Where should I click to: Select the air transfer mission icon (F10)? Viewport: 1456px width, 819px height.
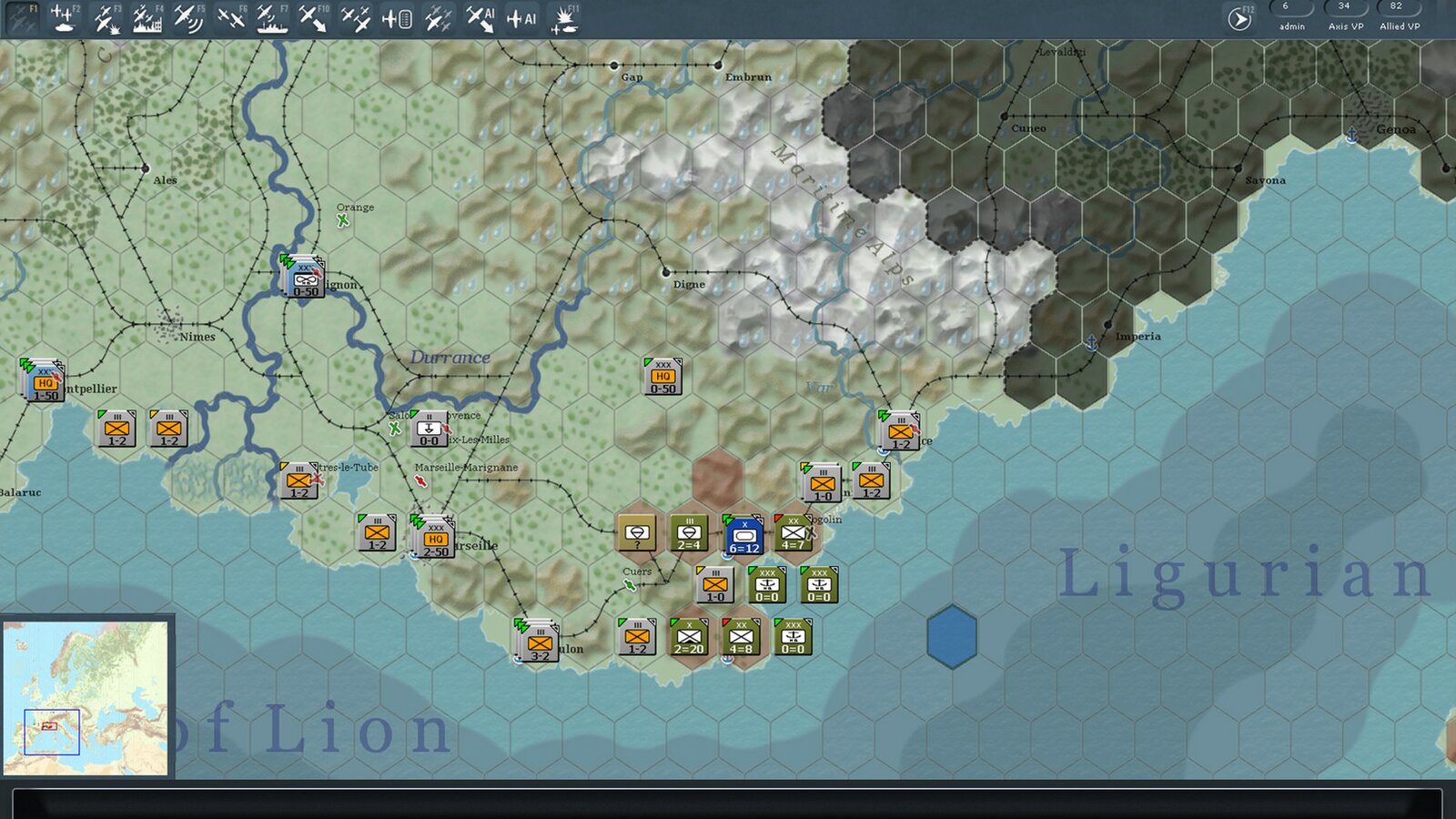point(315,16)
